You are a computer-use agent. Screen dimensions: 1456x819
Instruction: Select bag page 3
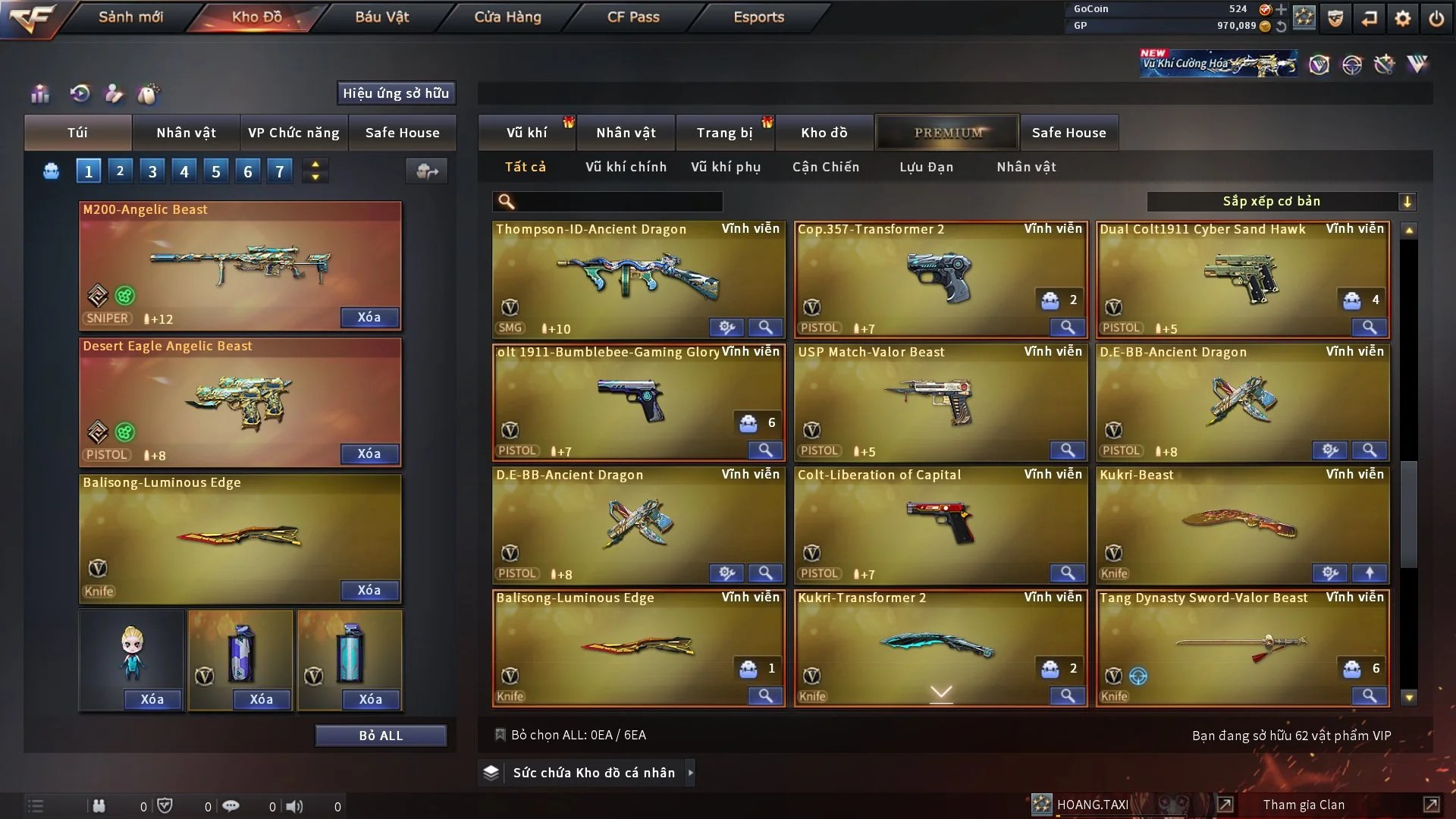tap(152, 171)
